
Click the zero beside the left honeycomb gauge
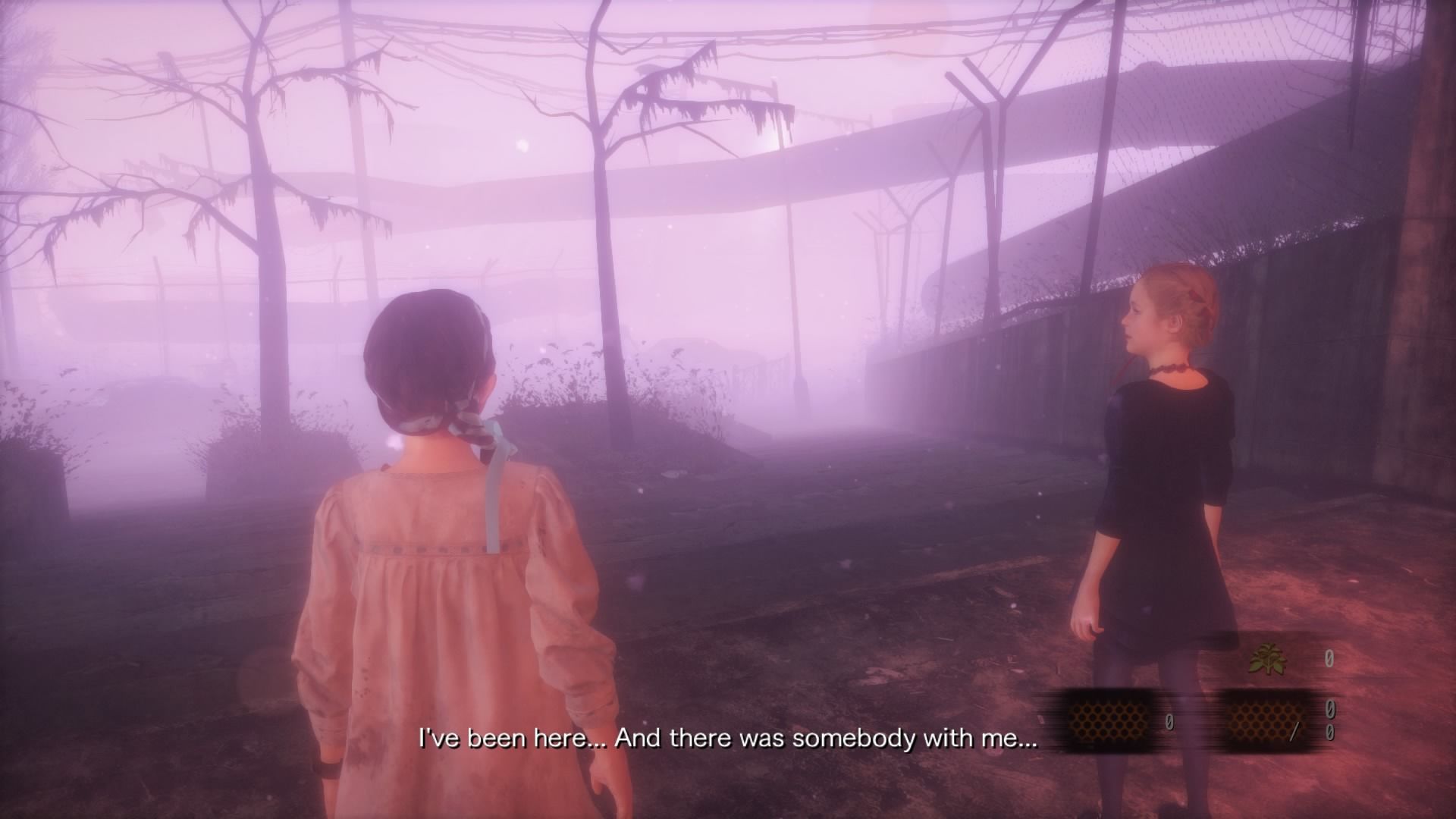[1169, 721]
